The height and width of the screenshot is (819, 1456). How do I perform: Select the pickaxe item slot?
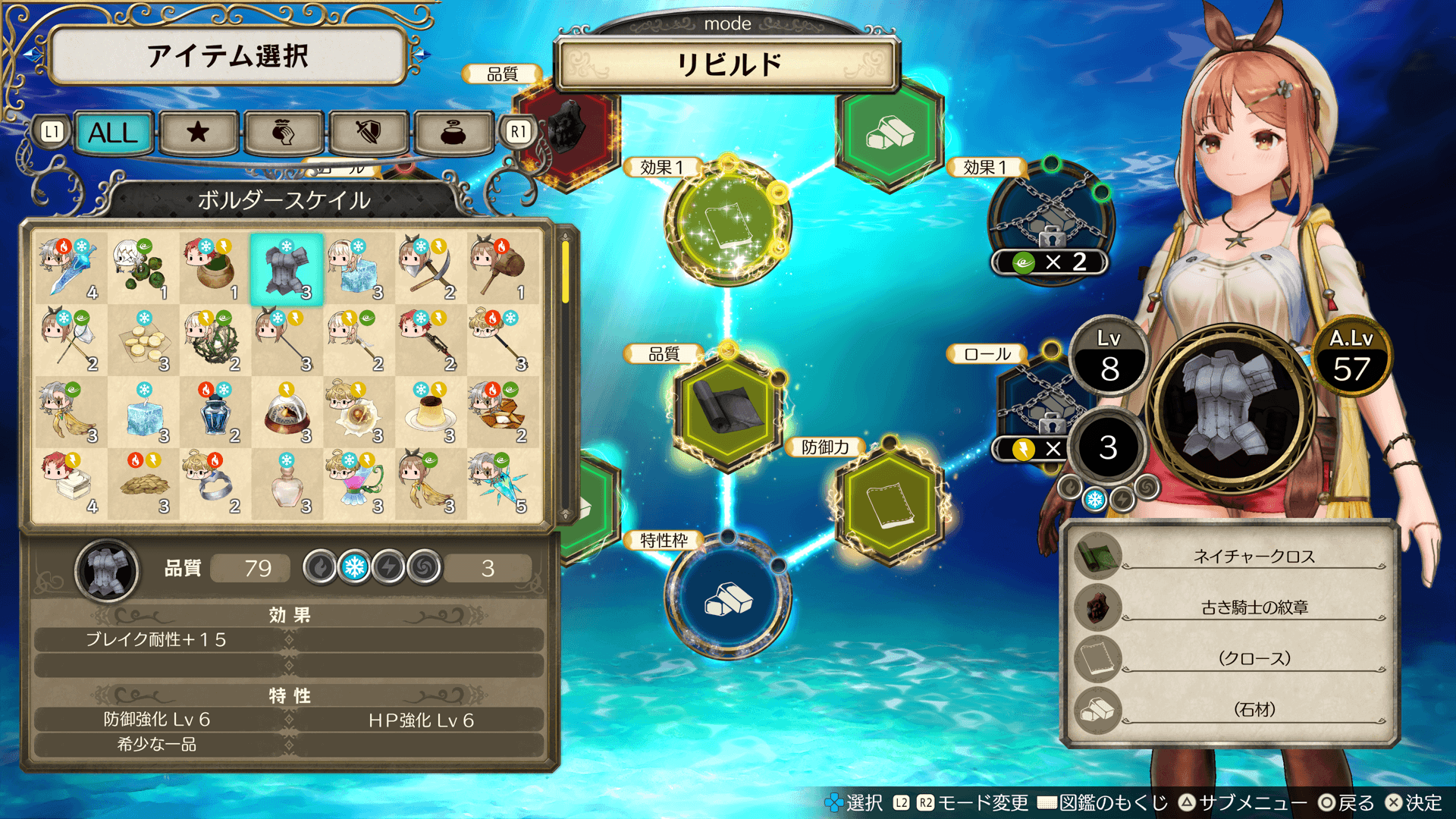pos(429,269)
